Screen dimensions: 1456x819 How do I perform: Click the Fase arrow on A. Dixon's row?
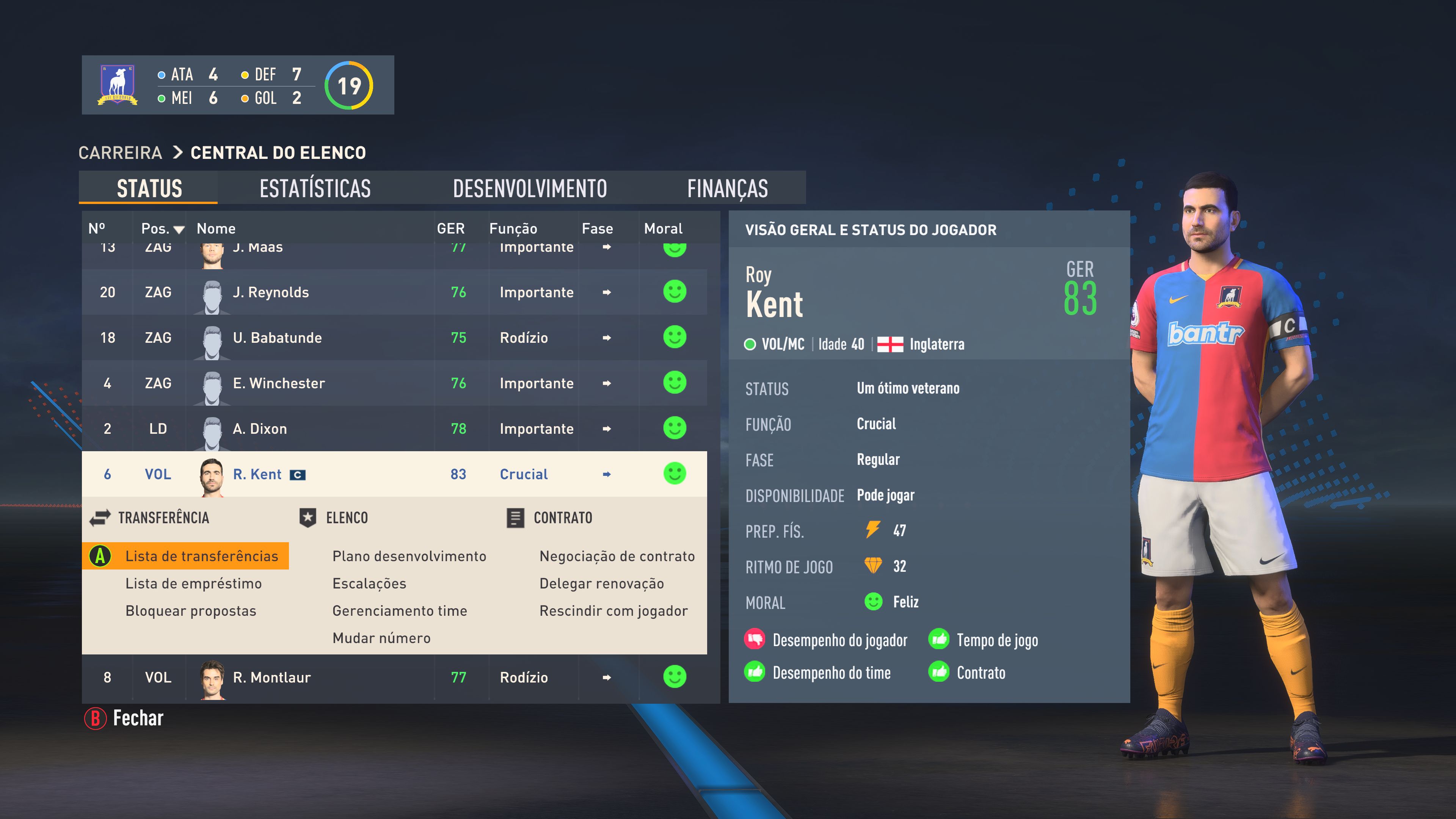pyautogui.click(x=606, y=429)
